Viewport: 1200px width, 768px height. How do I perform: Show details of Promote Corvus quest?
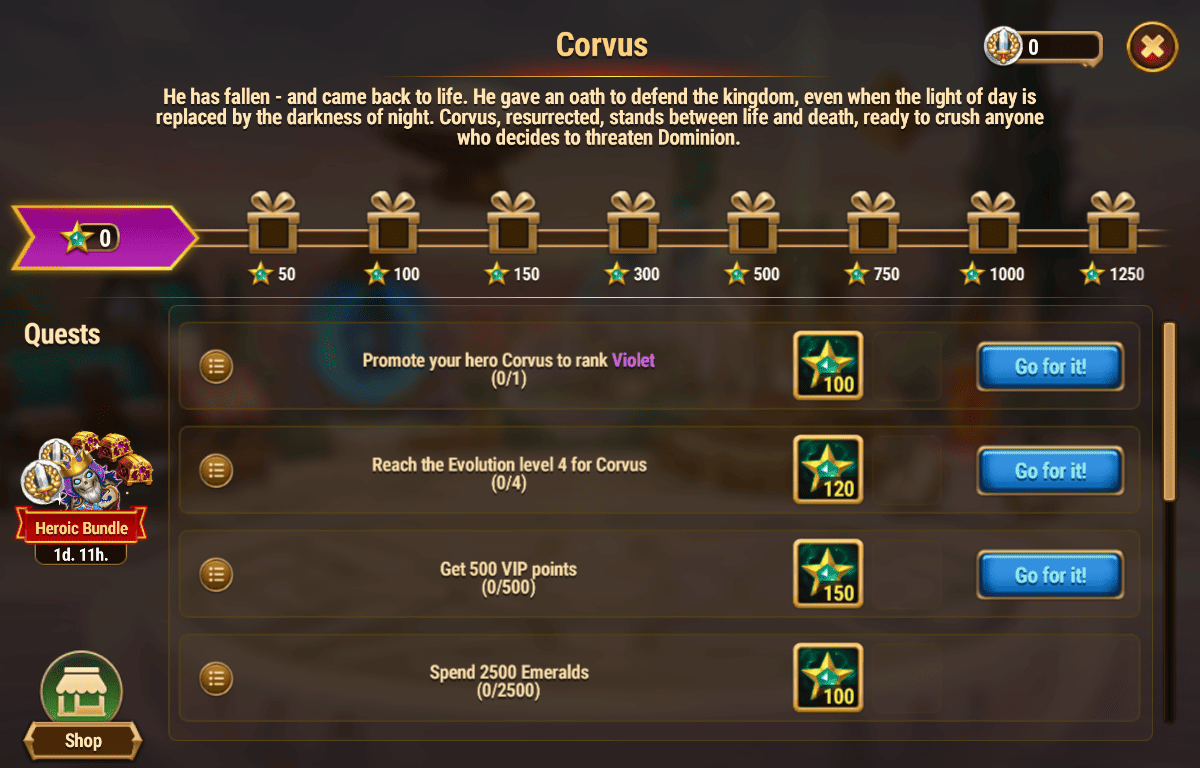click(216, 367)
